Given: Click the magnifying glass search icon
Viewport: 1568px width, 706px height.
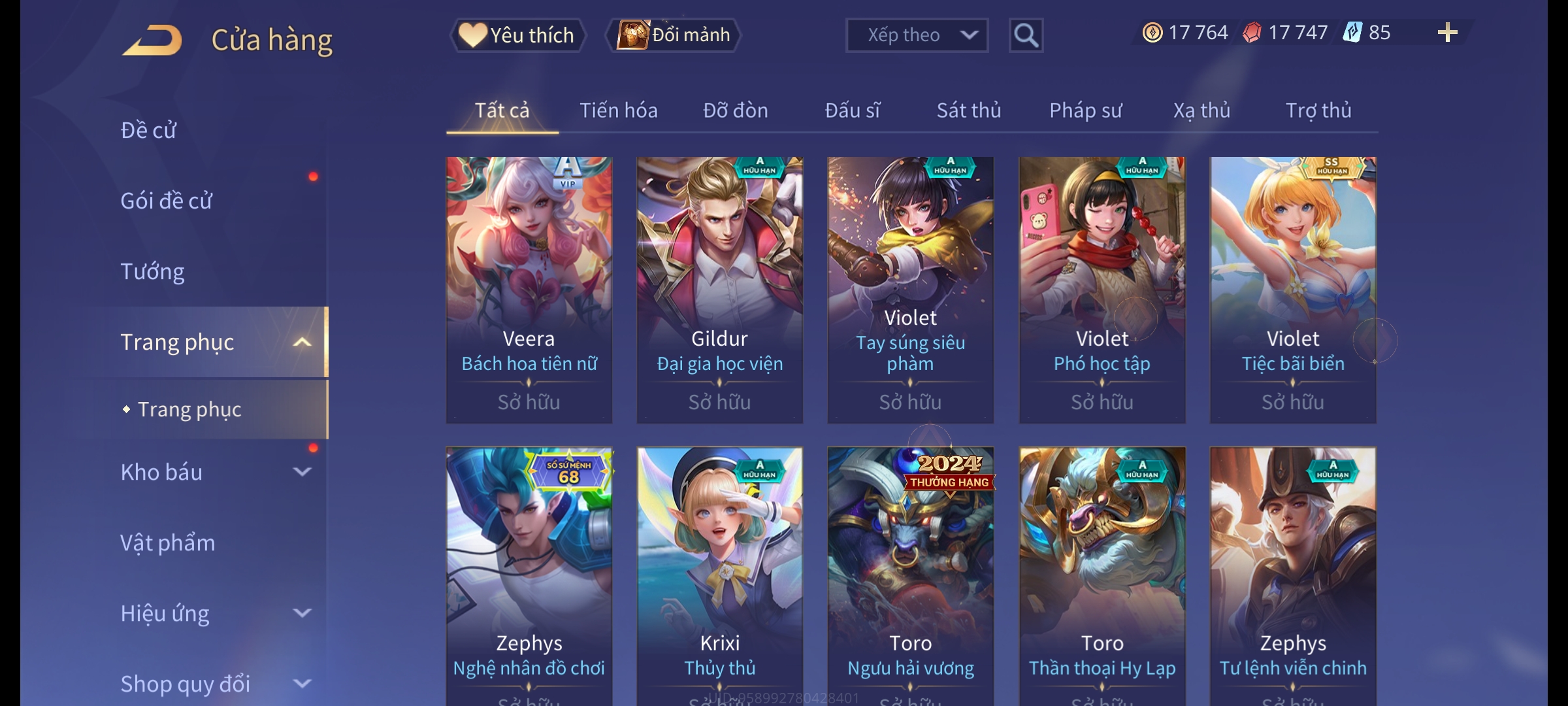Looking at the screenshot, I should (1026, 35).
